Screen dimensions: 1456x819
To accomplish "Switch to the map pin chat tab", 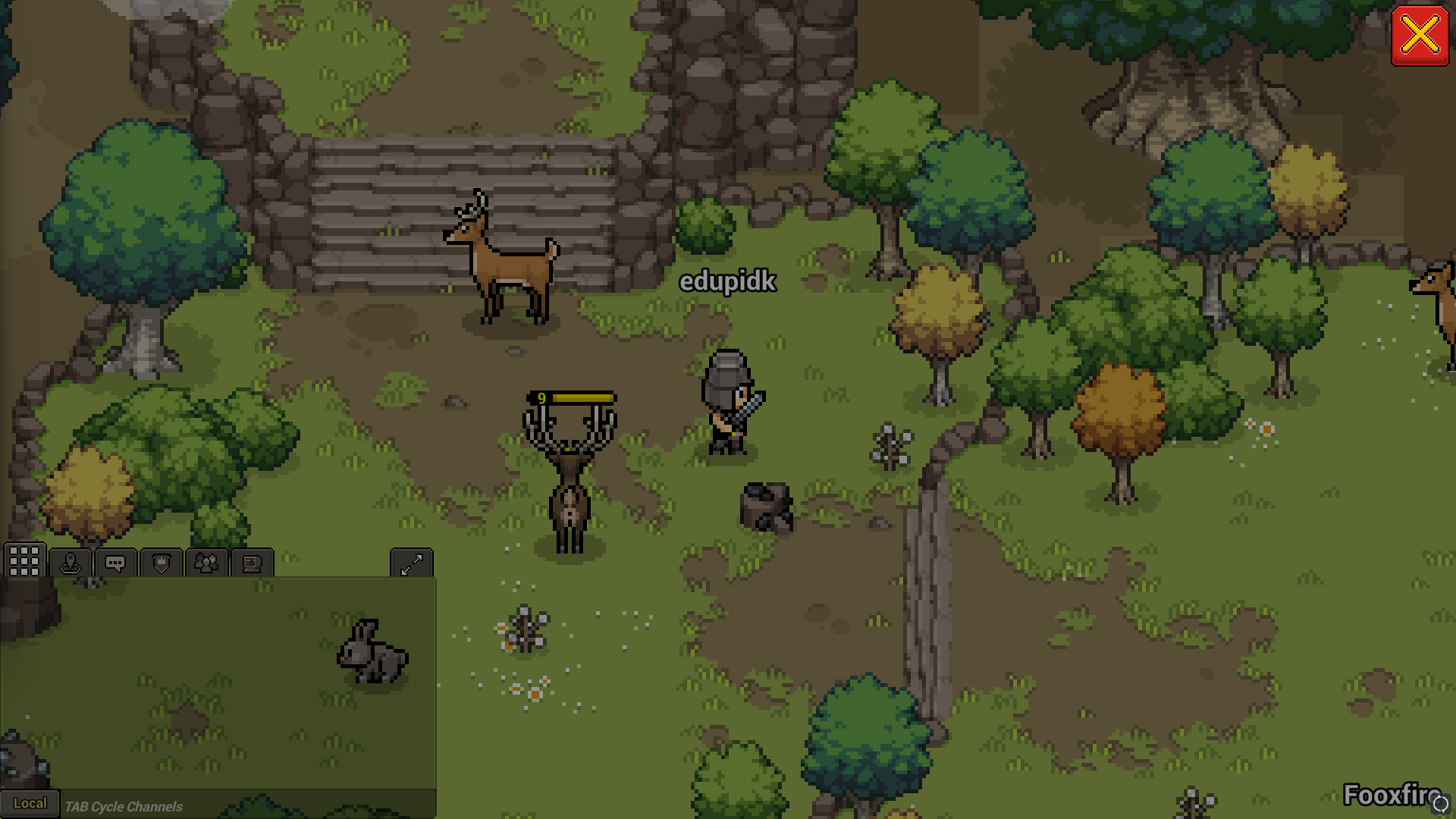I will [x=71, y=563].
